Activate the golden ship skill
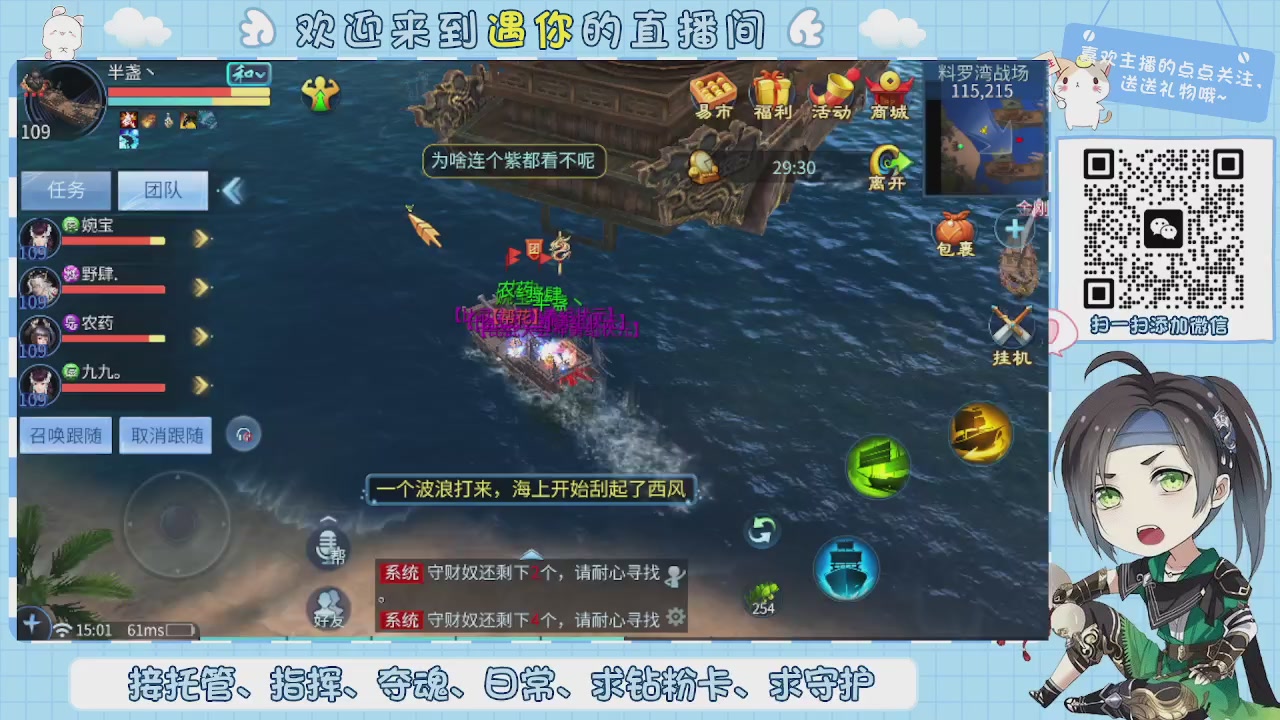Viewport: 1280px width, 720px height. (980, 434)
